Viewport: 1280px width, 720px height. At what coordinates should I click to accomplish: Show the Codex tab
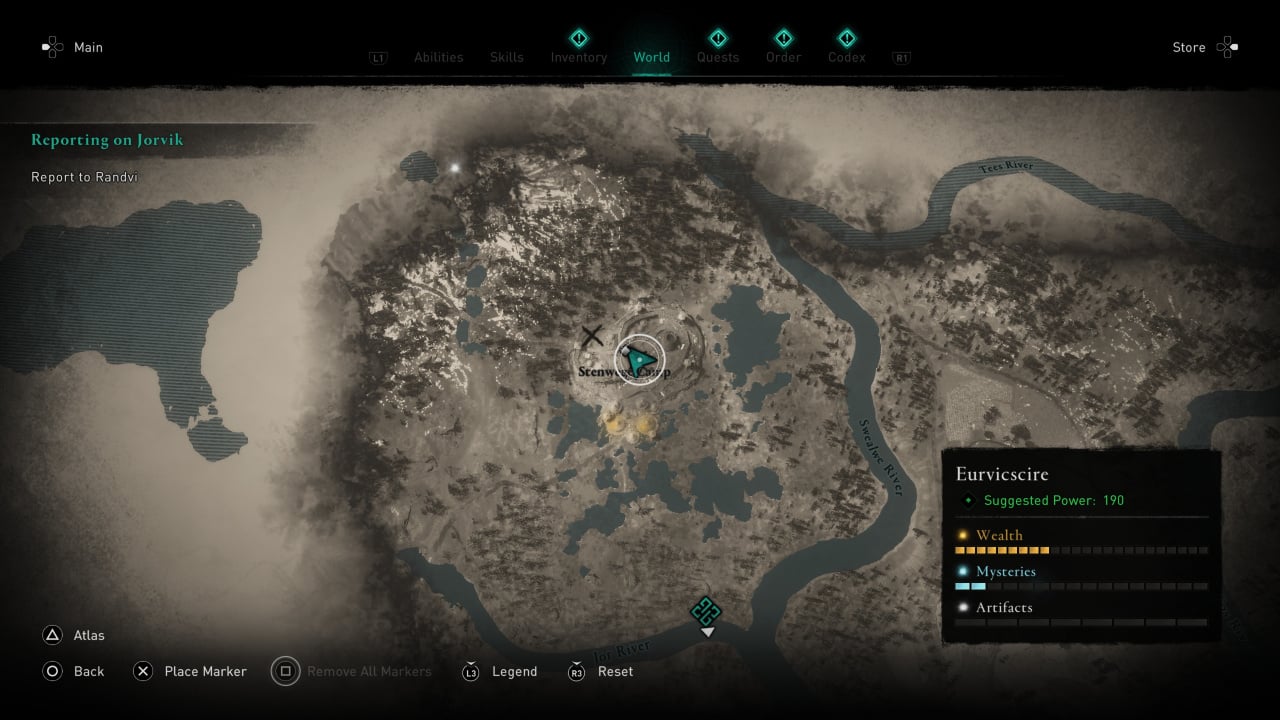click(846, 57)
